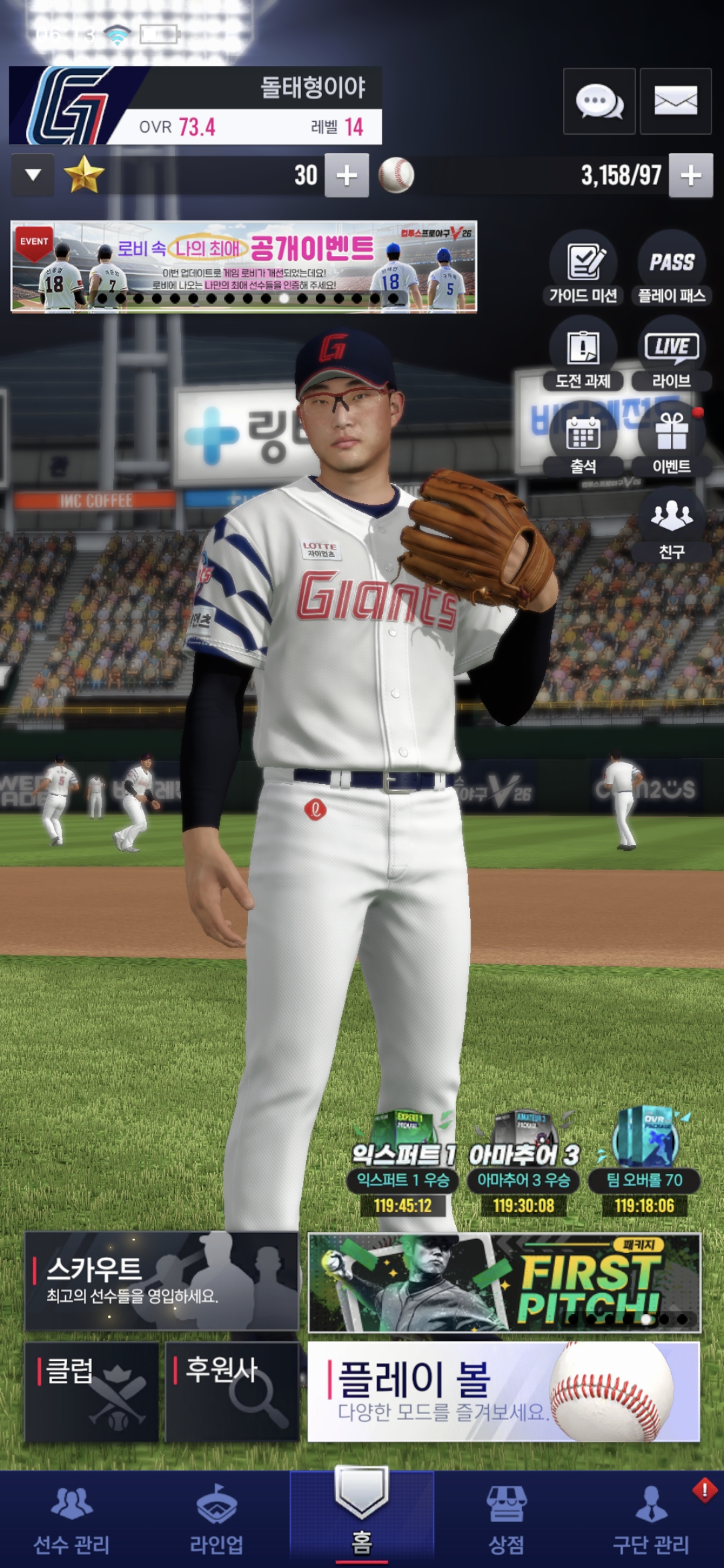Open the 이벤트 gift box icon
The height and width of the screenshot is (1568, 724).
pos(672,440)
